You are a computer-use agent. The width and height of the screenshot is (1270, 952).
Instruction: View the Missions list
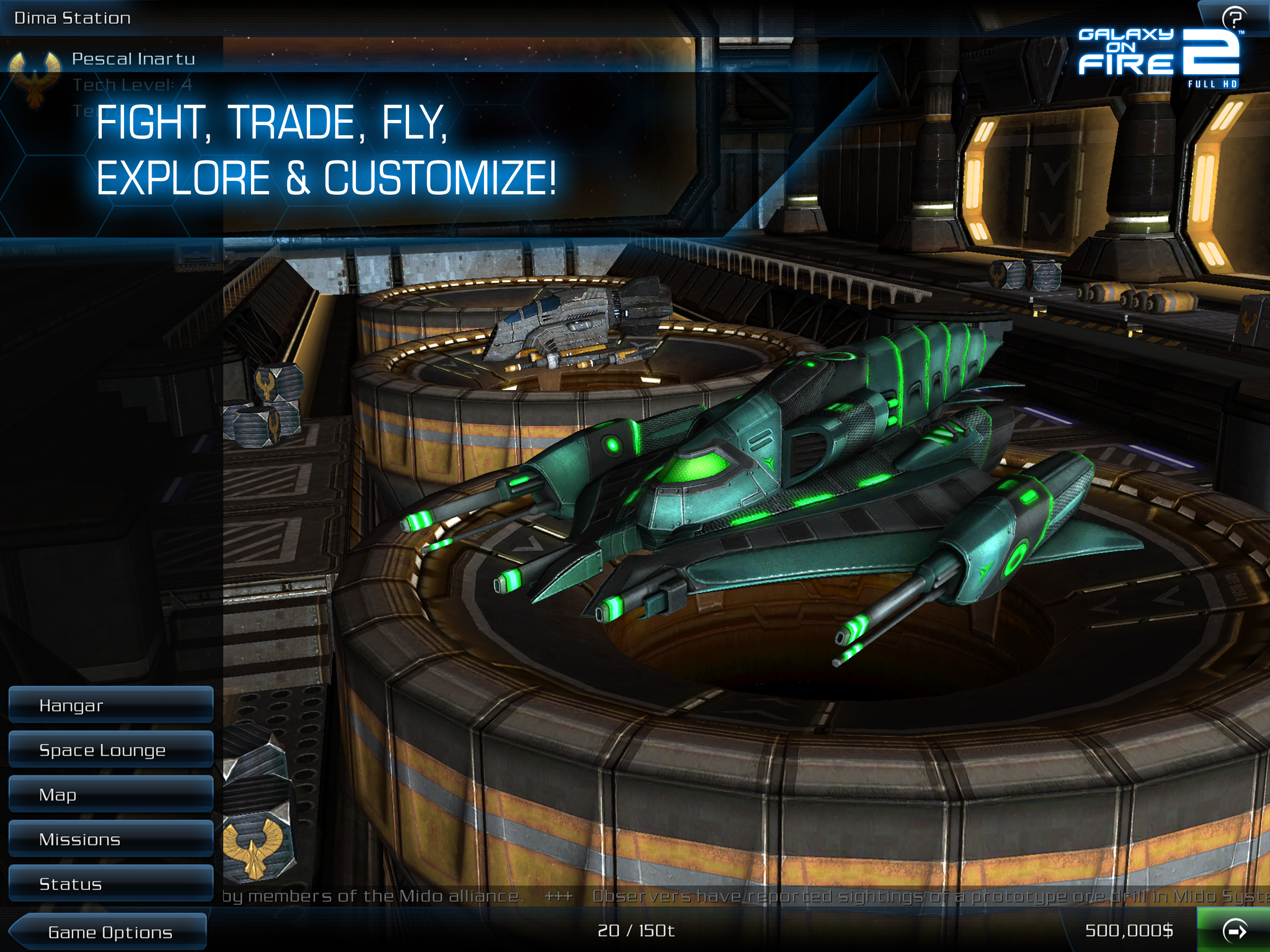pyautogui.click(x=111, y=839)
